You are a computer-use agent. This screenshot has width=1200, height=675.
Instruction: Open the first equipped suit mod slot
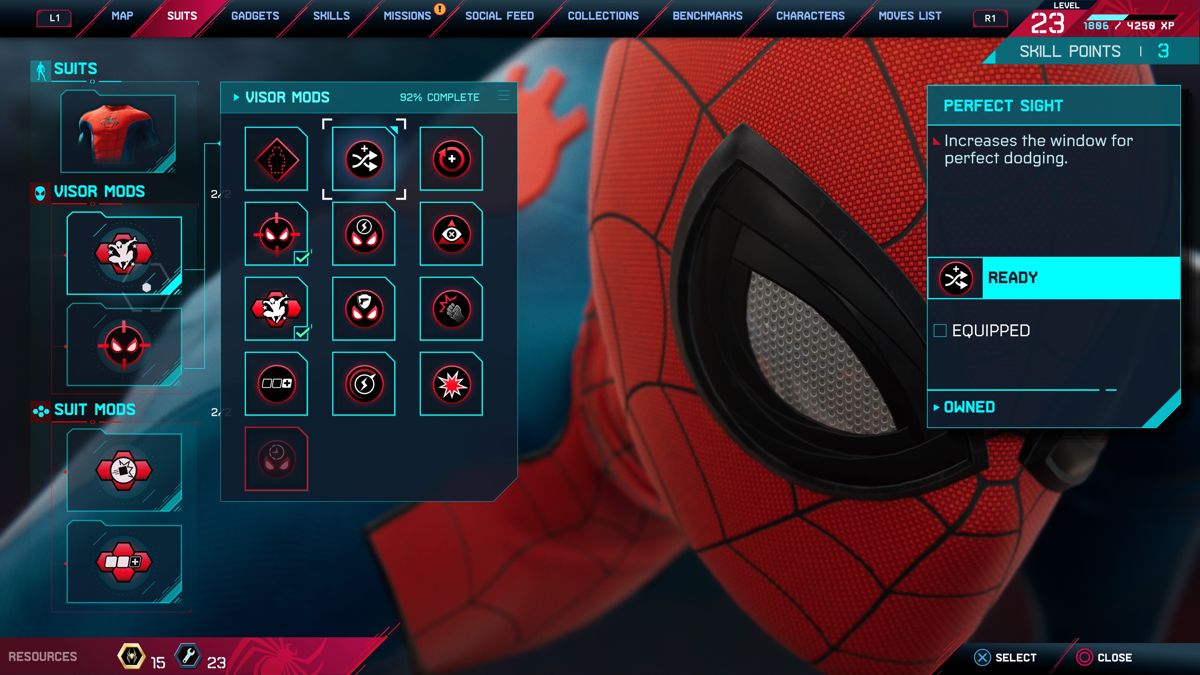tap(124, 469)
